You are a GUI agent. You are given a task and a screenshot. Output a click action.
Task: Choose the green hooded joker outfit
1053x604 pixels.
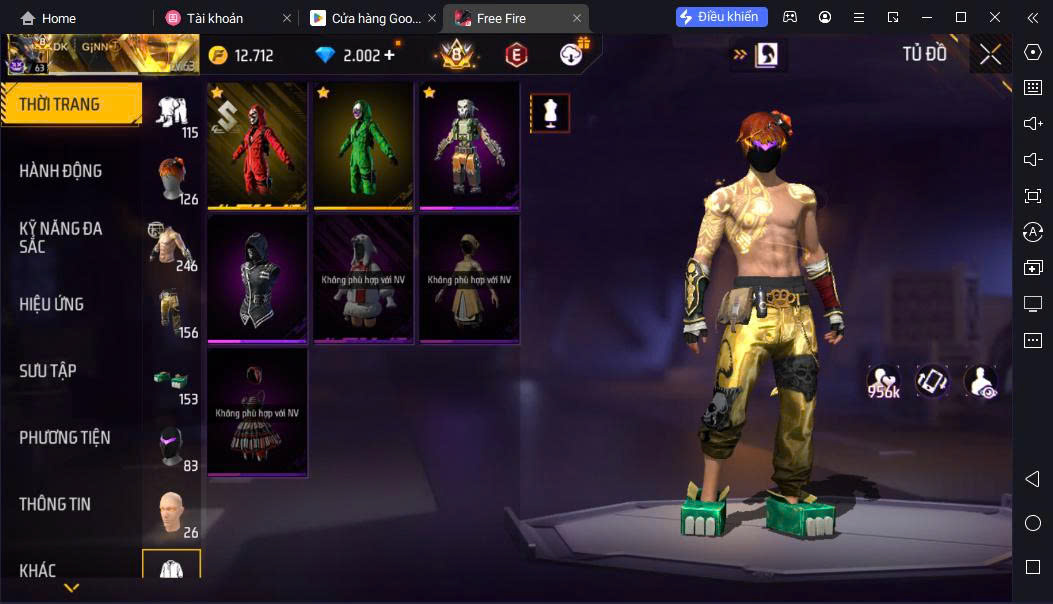tap(363, 145)
